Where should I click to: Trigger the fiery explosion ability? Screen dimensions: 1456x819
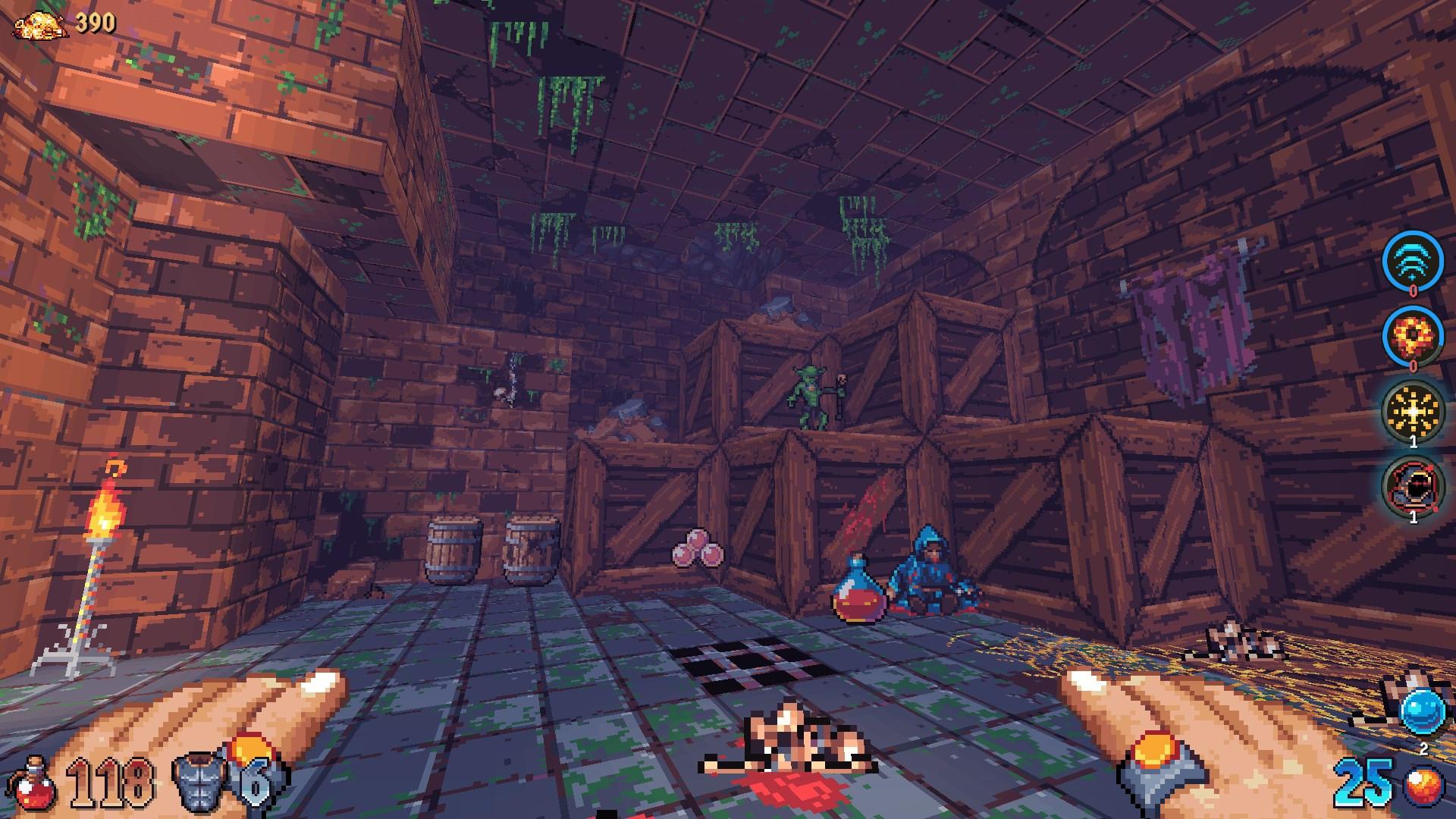pyautogui.click(x=1412, y=336)
